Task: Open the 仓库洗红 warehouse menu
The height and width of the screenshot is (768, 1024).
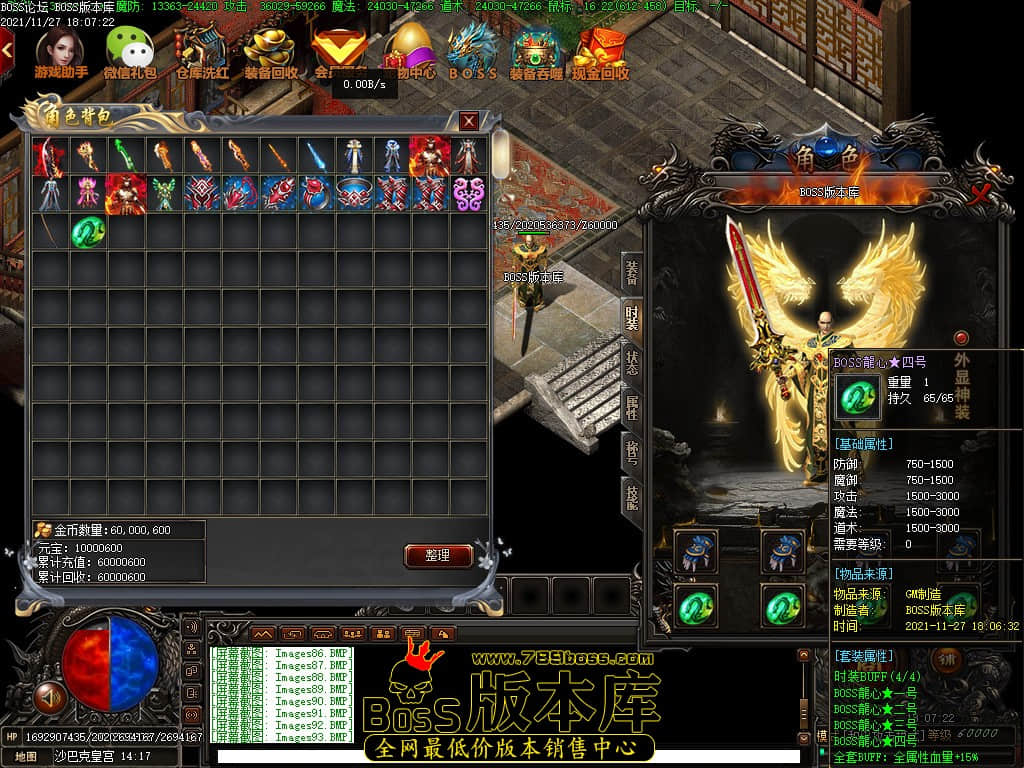Action: click(201, 53)
